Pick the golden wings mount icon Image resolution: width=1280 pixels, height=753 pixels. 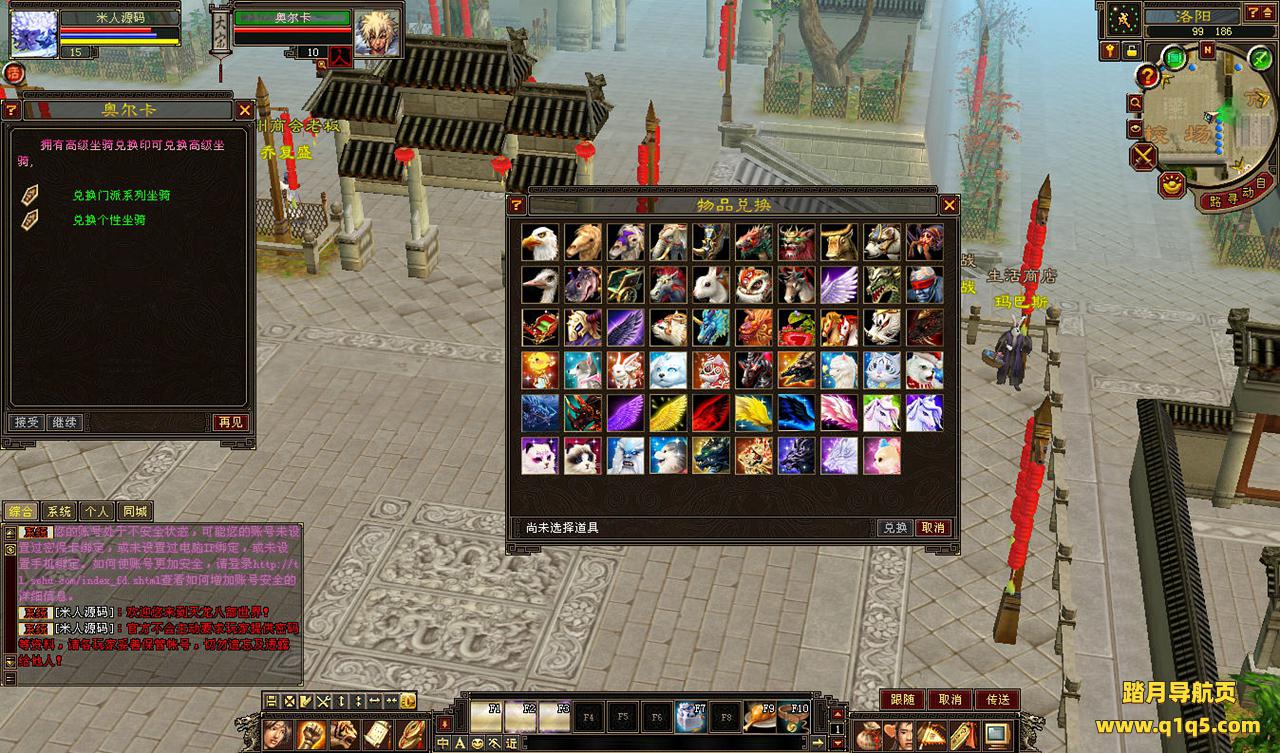click(x=668, y=413)
